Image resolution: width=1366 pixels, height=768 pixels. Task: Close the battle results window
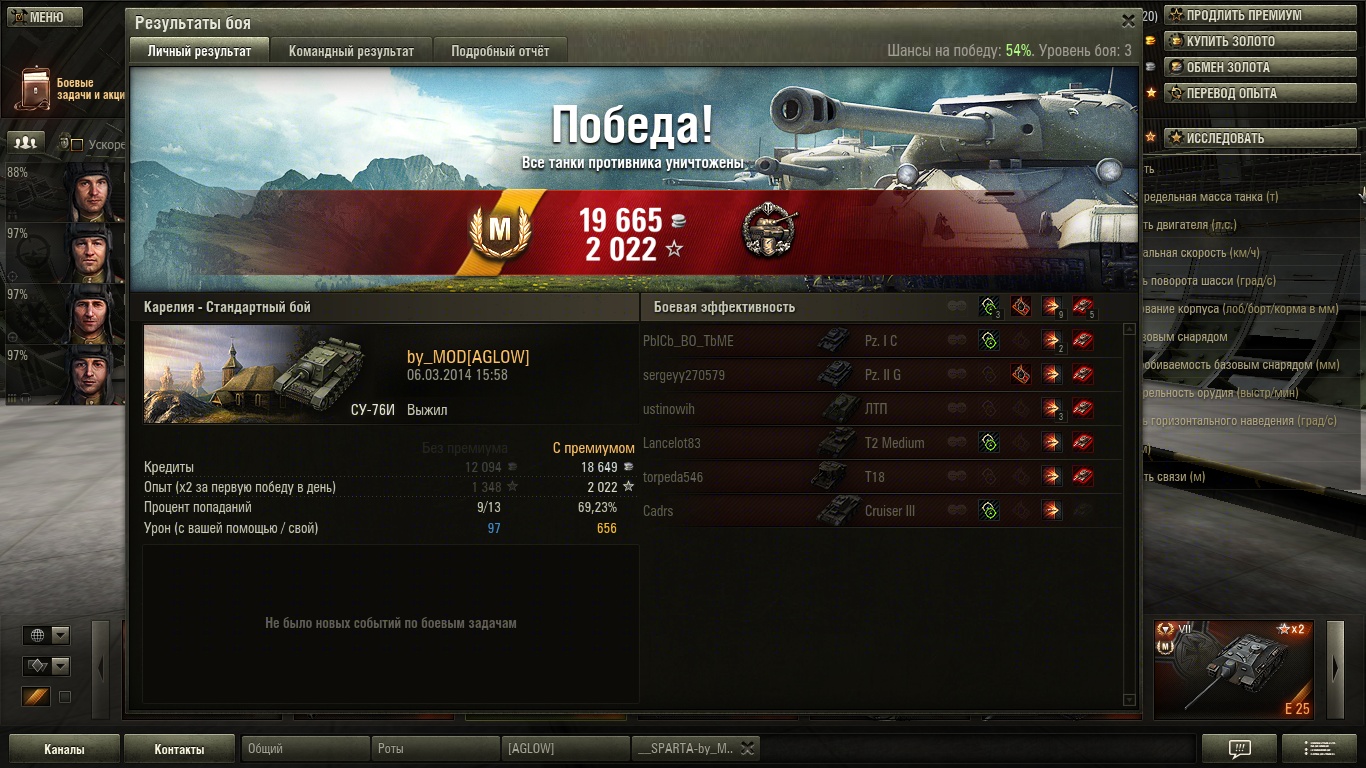coord(1128,20)
